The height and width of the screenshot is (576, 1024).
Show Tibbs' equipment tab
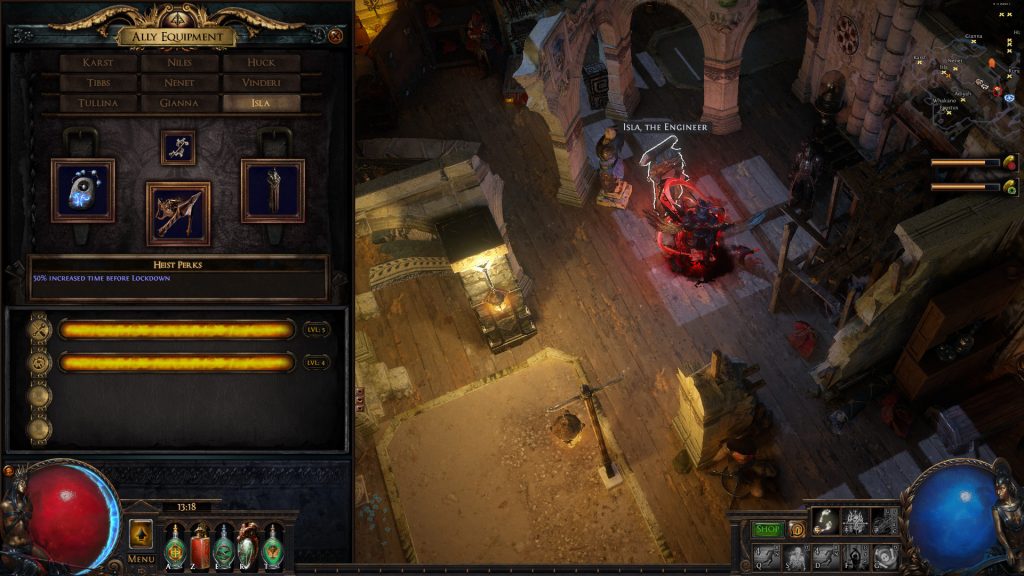tap(98, 83)
